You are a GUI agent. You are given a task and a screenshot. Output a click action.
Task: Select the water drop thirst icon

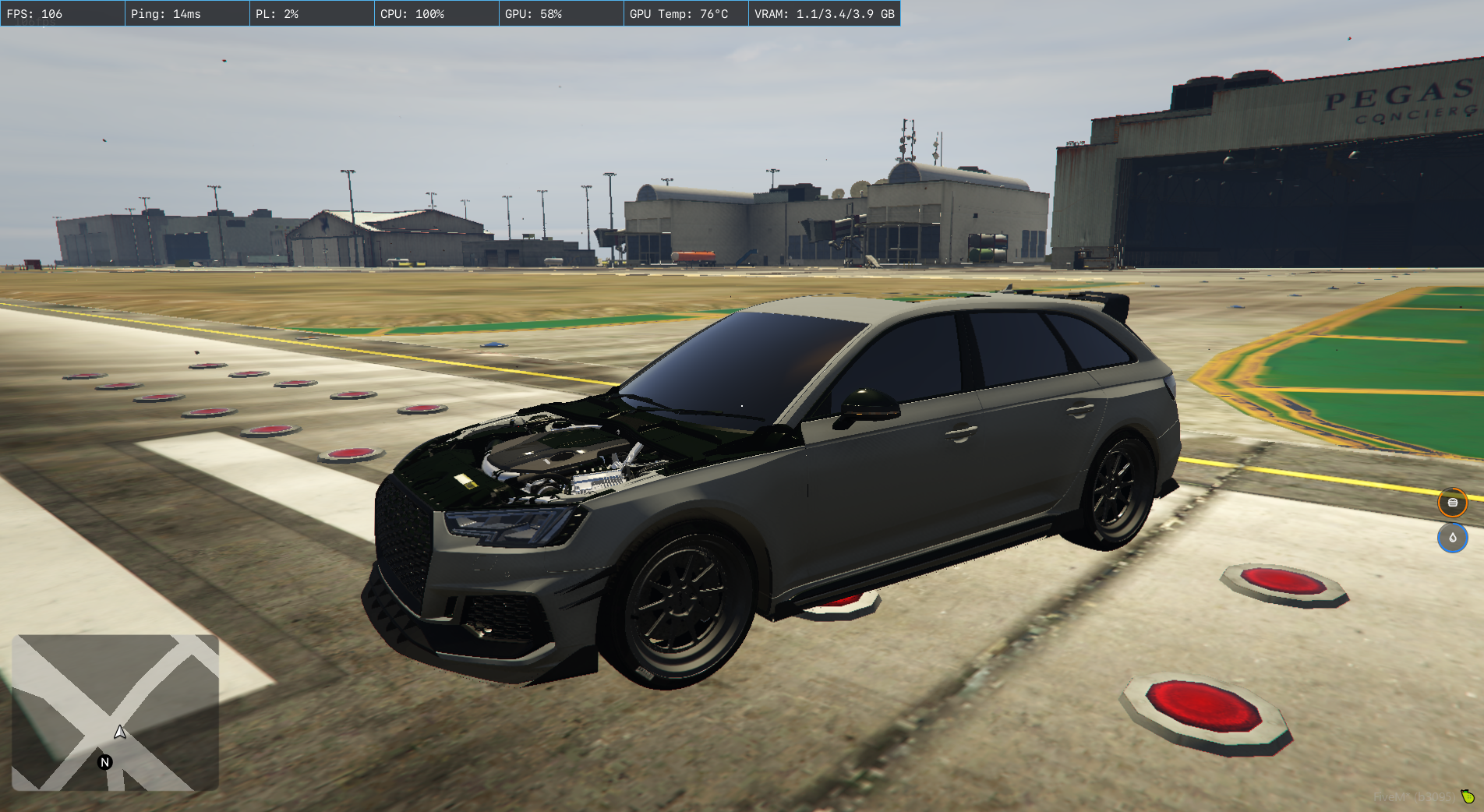(x=1452, y=538)
